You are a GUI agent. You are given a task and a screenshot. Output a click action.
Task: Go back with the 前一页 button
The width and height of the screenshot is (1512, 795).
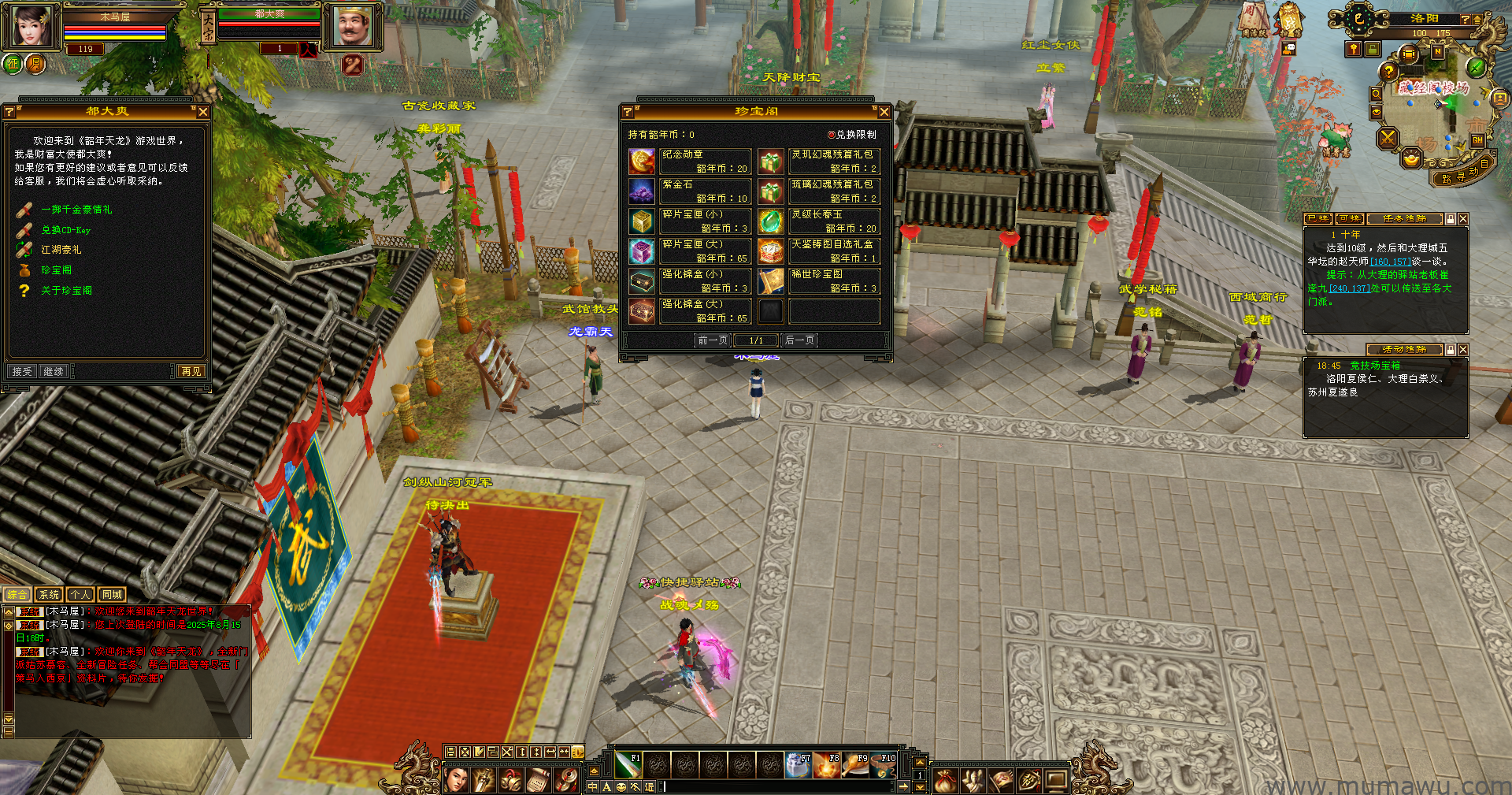(x=713, y=340)
